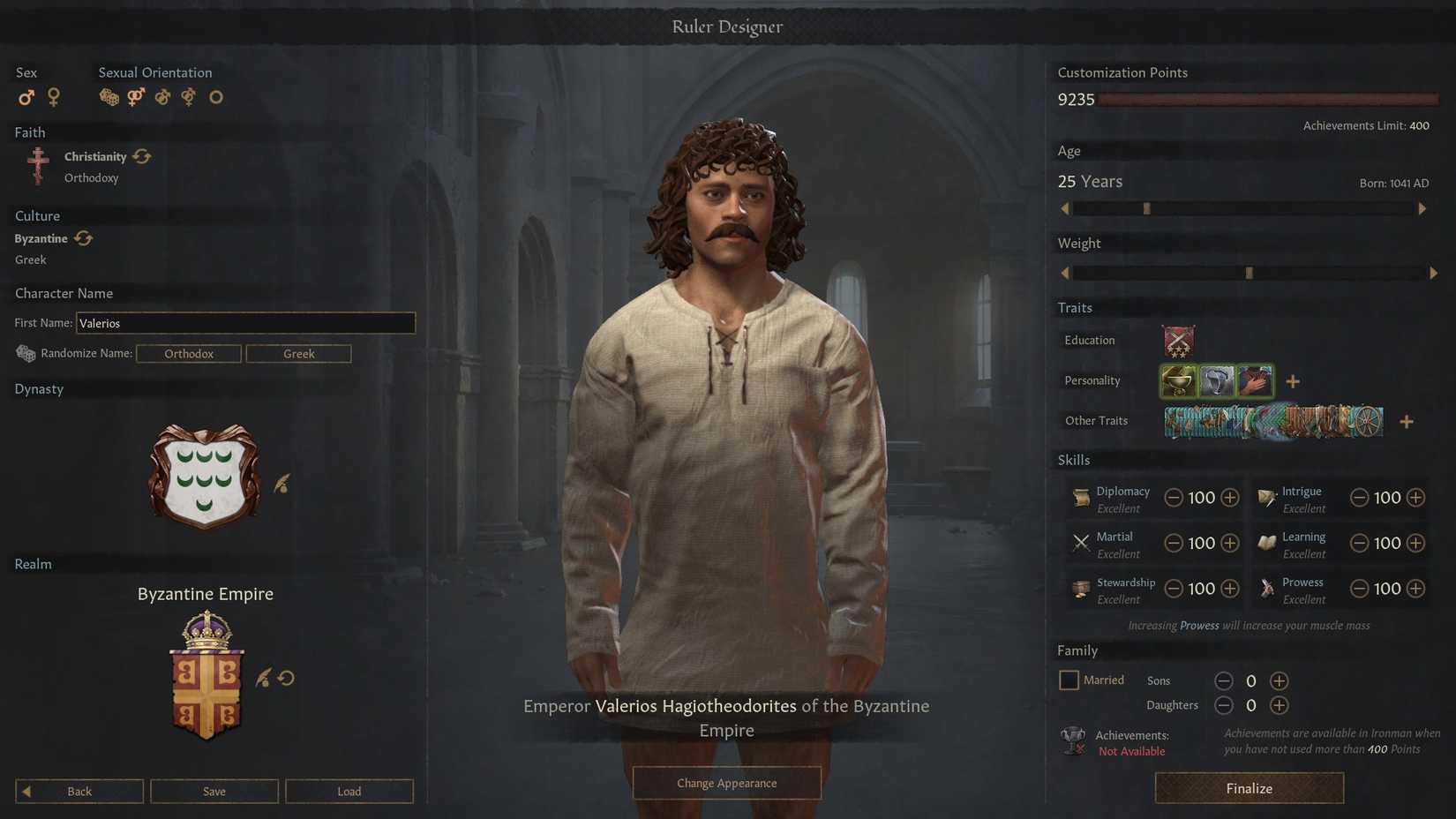Choose the heterosexual orientation symbol
The height and width of the screenshot is (819, 1456).
pos(135,97)
